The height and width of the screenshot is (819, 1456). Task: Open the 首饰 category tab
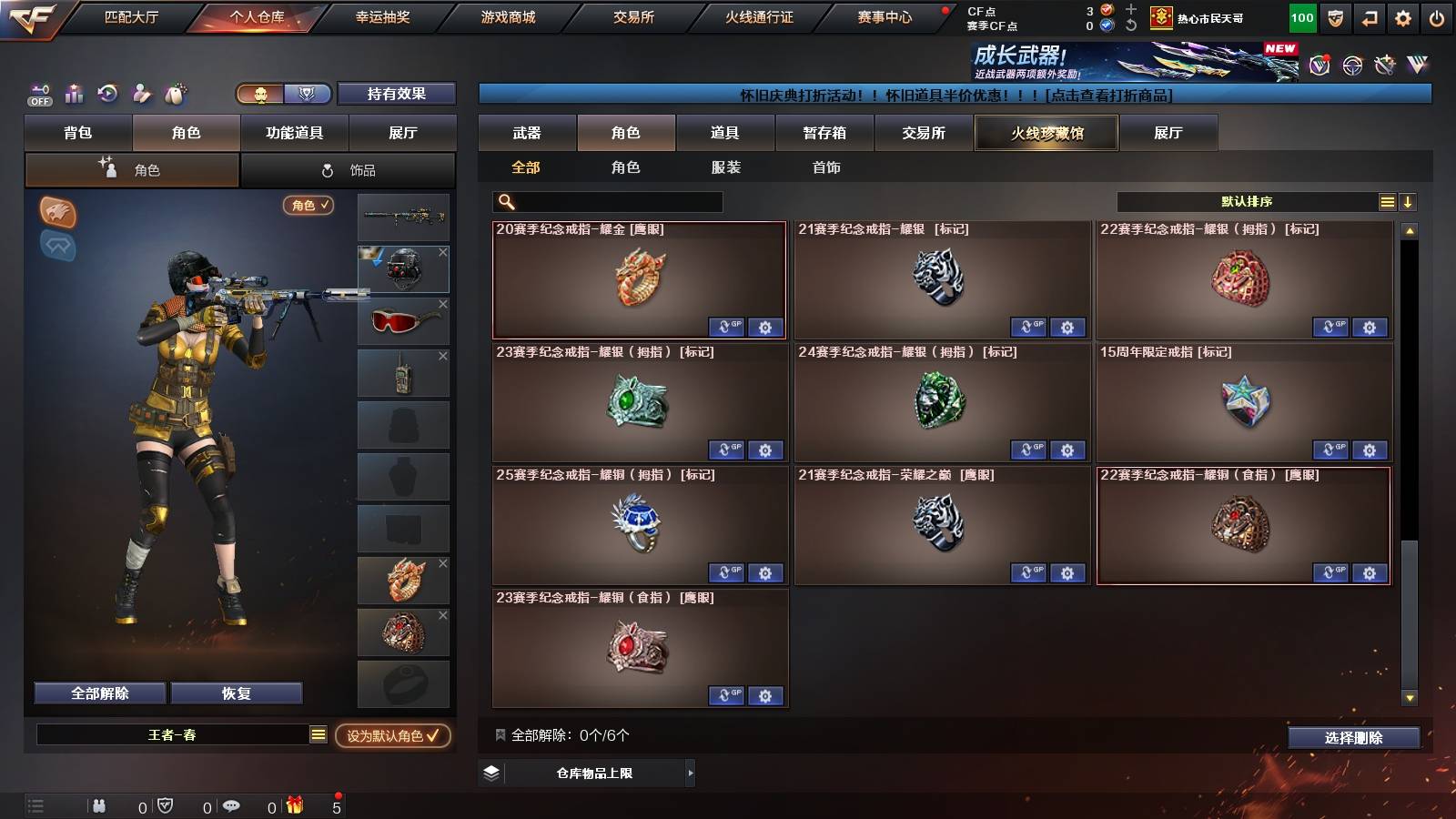(824, 167)
